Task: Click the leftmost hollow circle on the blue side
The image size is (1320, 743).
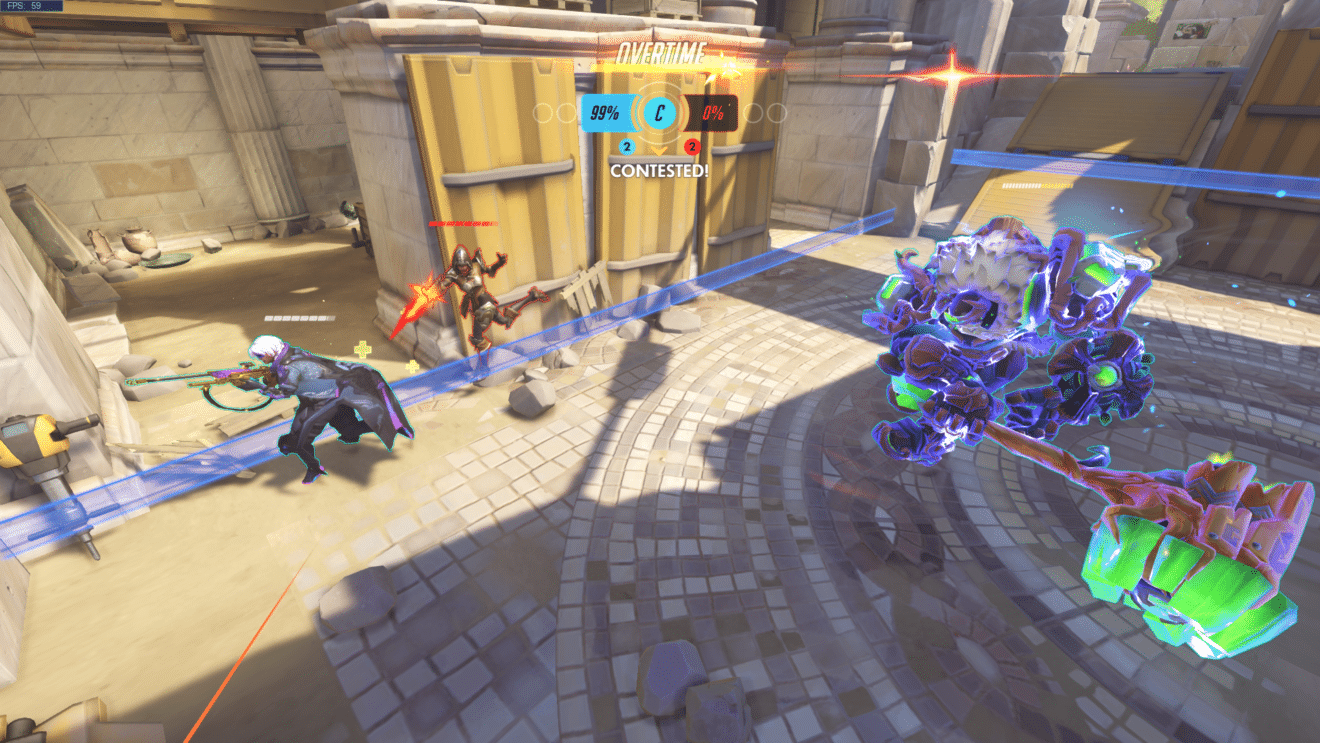Action: click(x=542, y=111)
